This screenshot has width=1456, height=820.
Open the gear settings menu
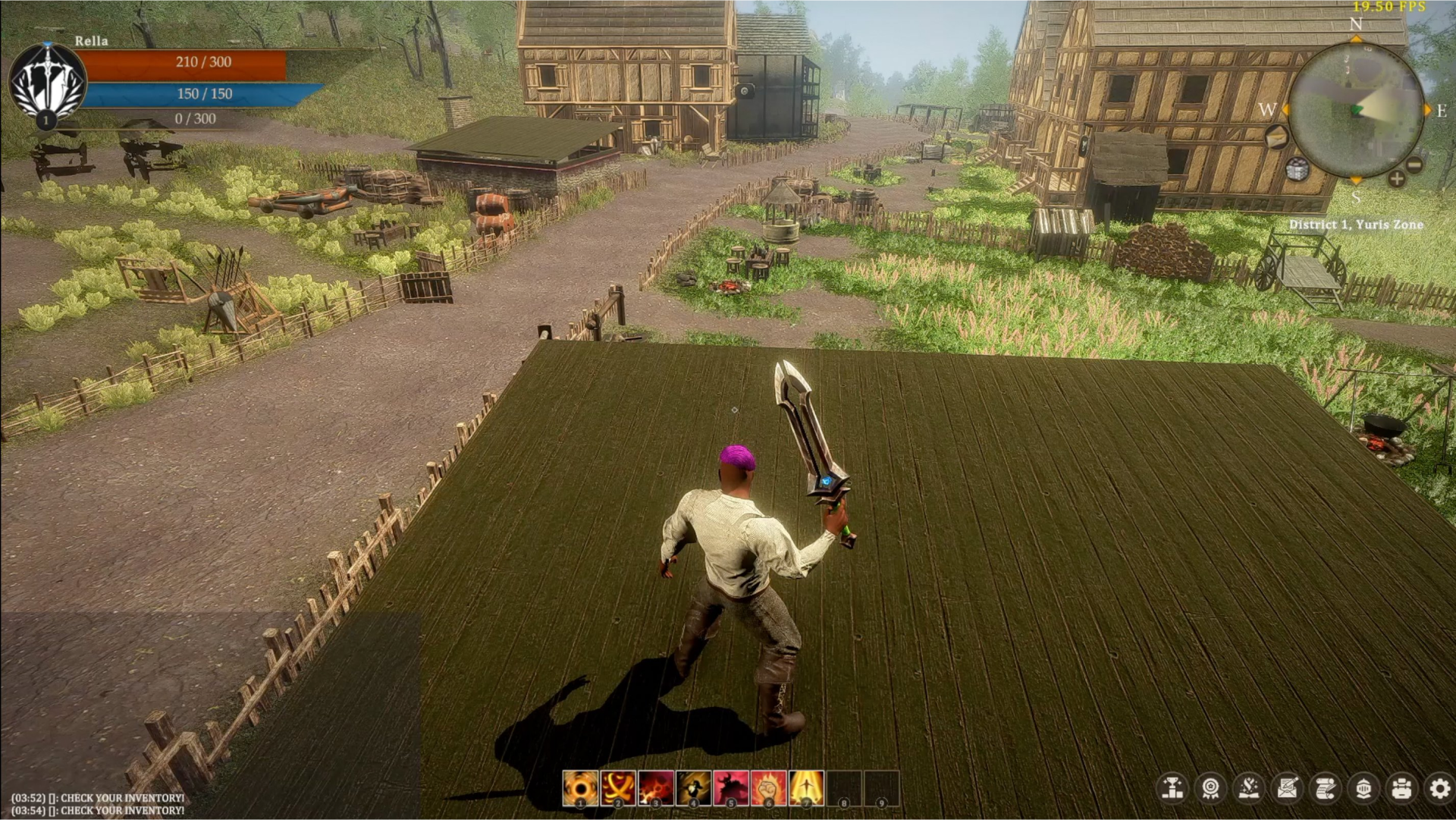point(1439,789)
